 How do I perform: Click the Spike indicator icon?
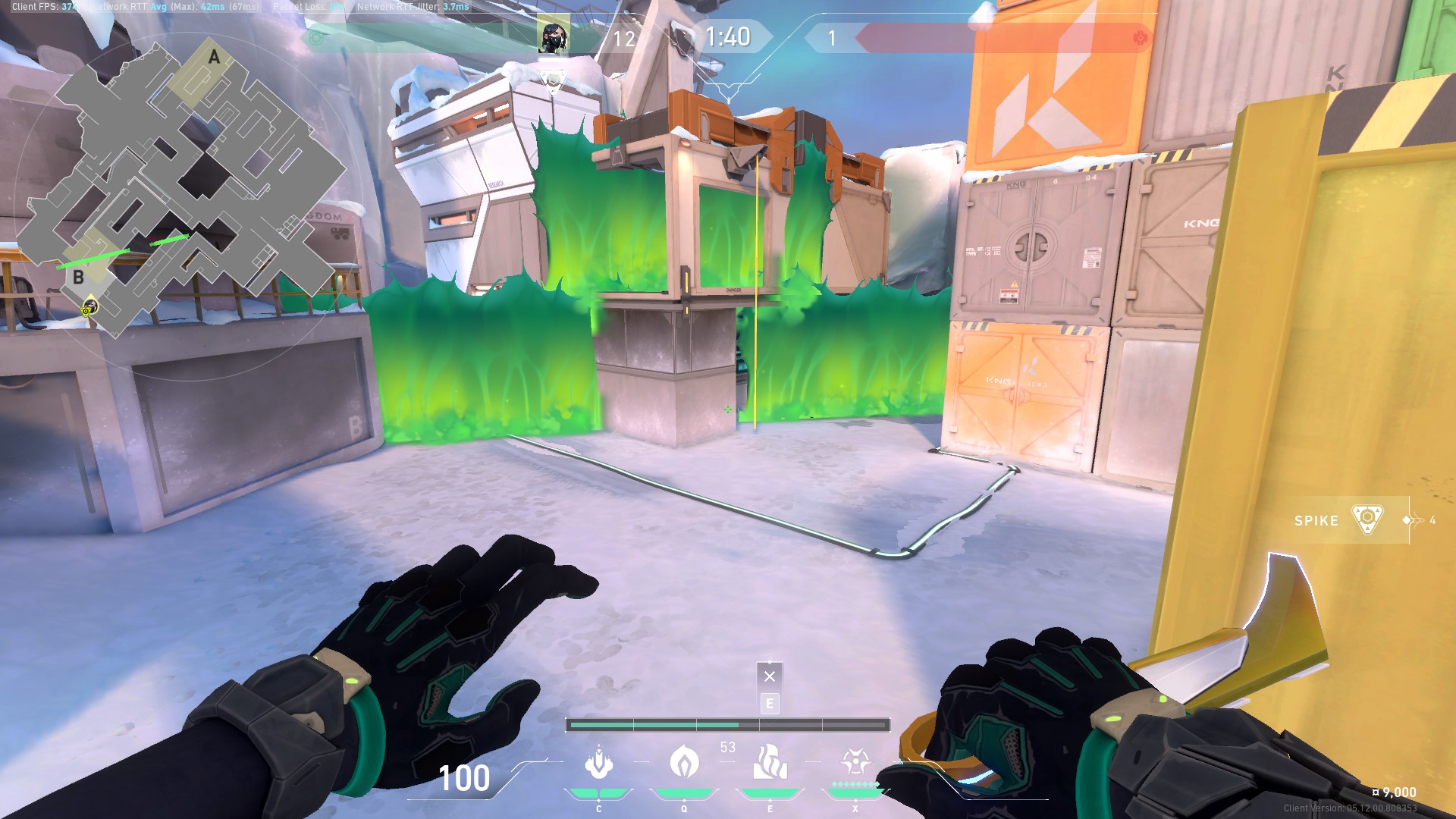point(1366,521)
